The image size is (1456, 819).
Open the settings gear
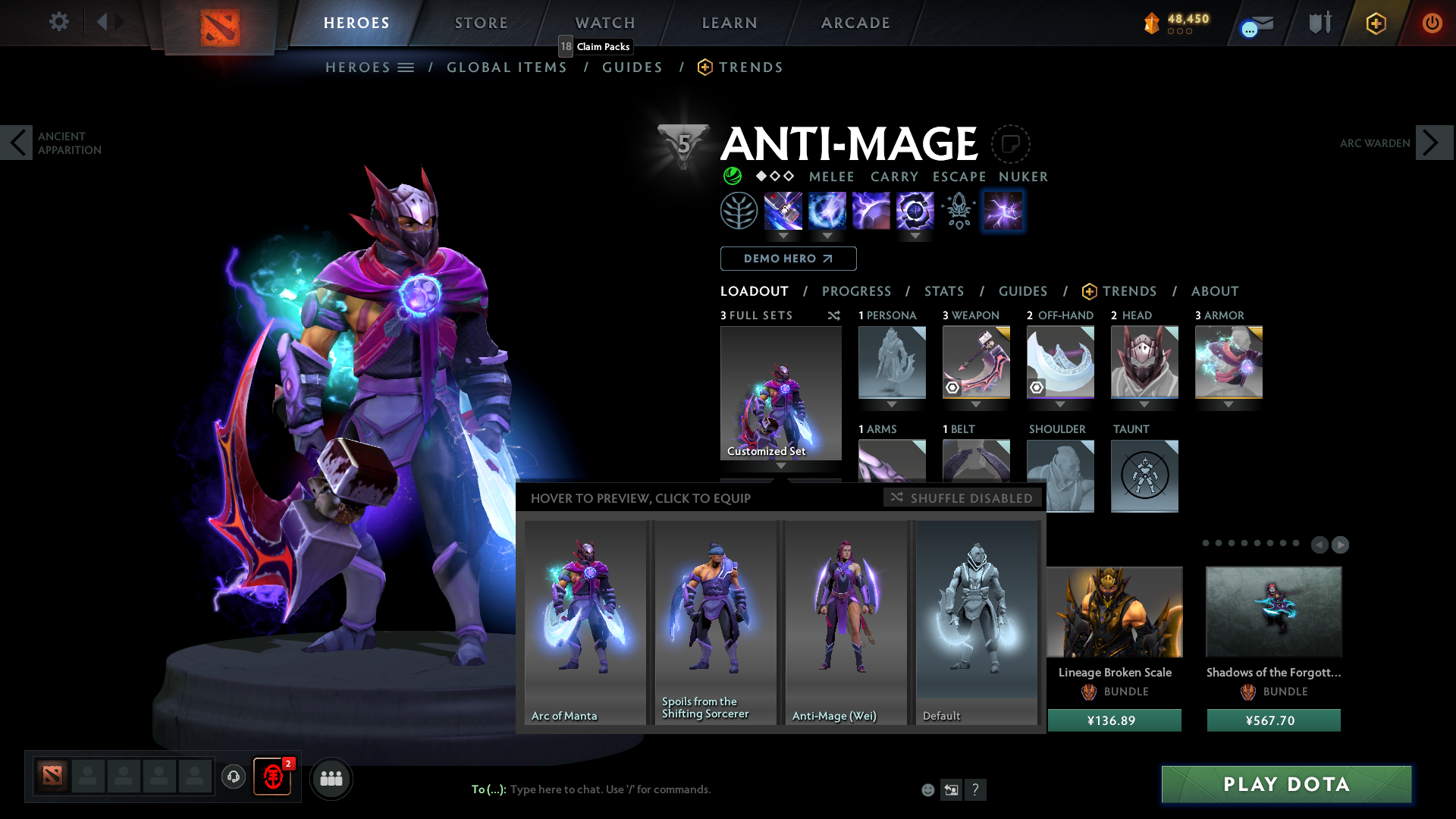(x=58, y=21)
